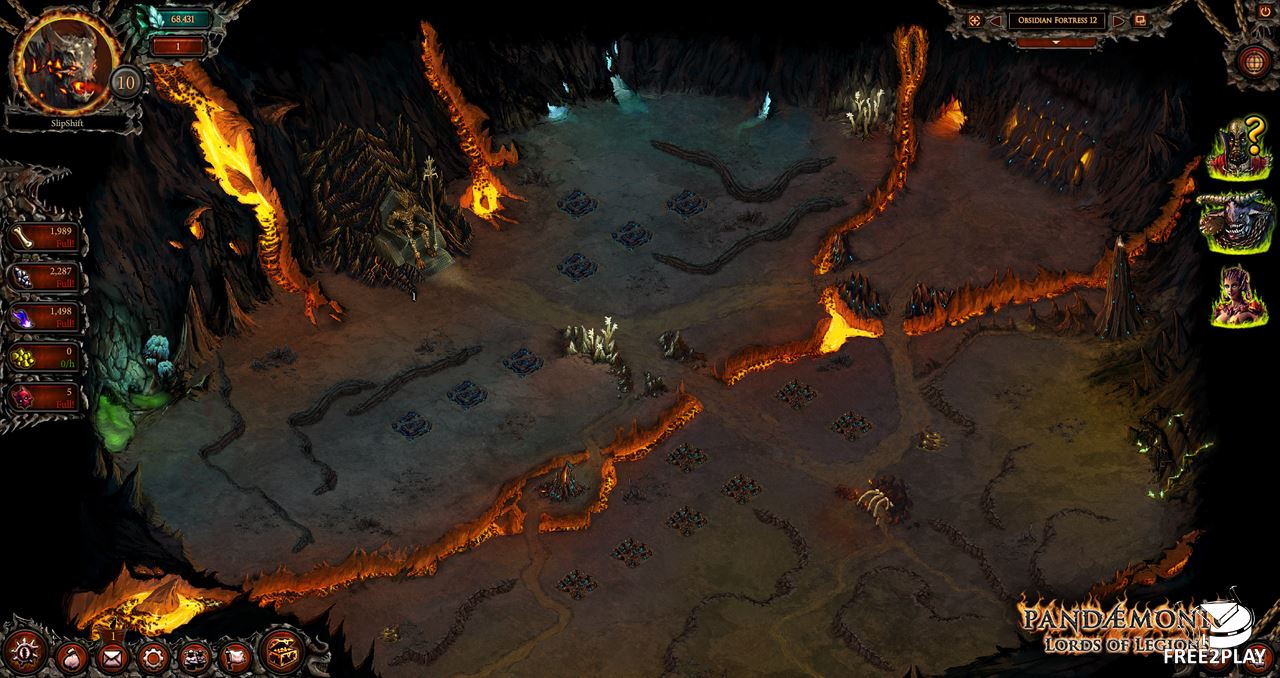Open the SlipShift player portrait
Screen dimensions: 1280x678
[65, 62]
